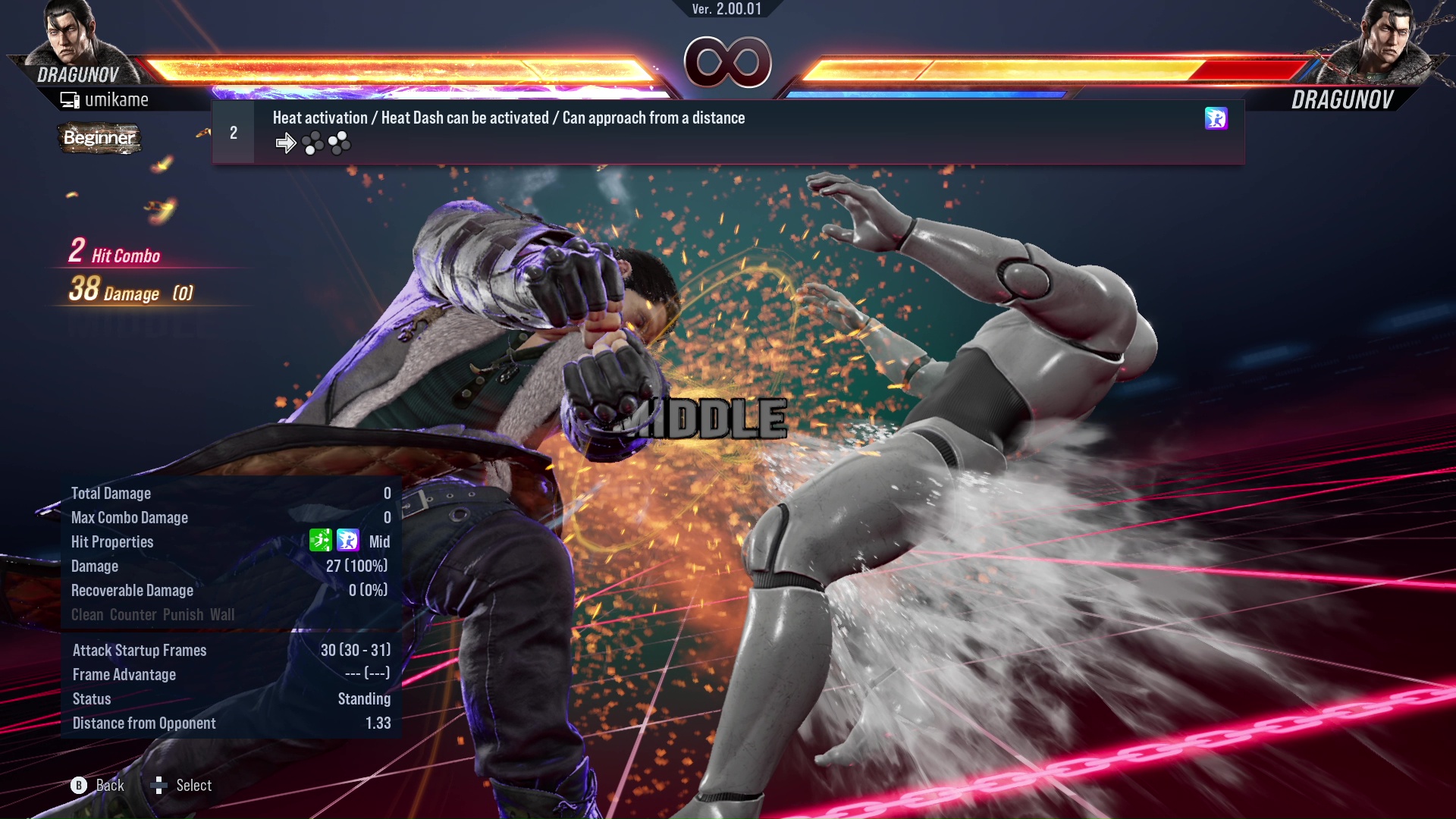1456x819 pixels.
Task: Select the Heat activation move entry
Action: point(508,118)
